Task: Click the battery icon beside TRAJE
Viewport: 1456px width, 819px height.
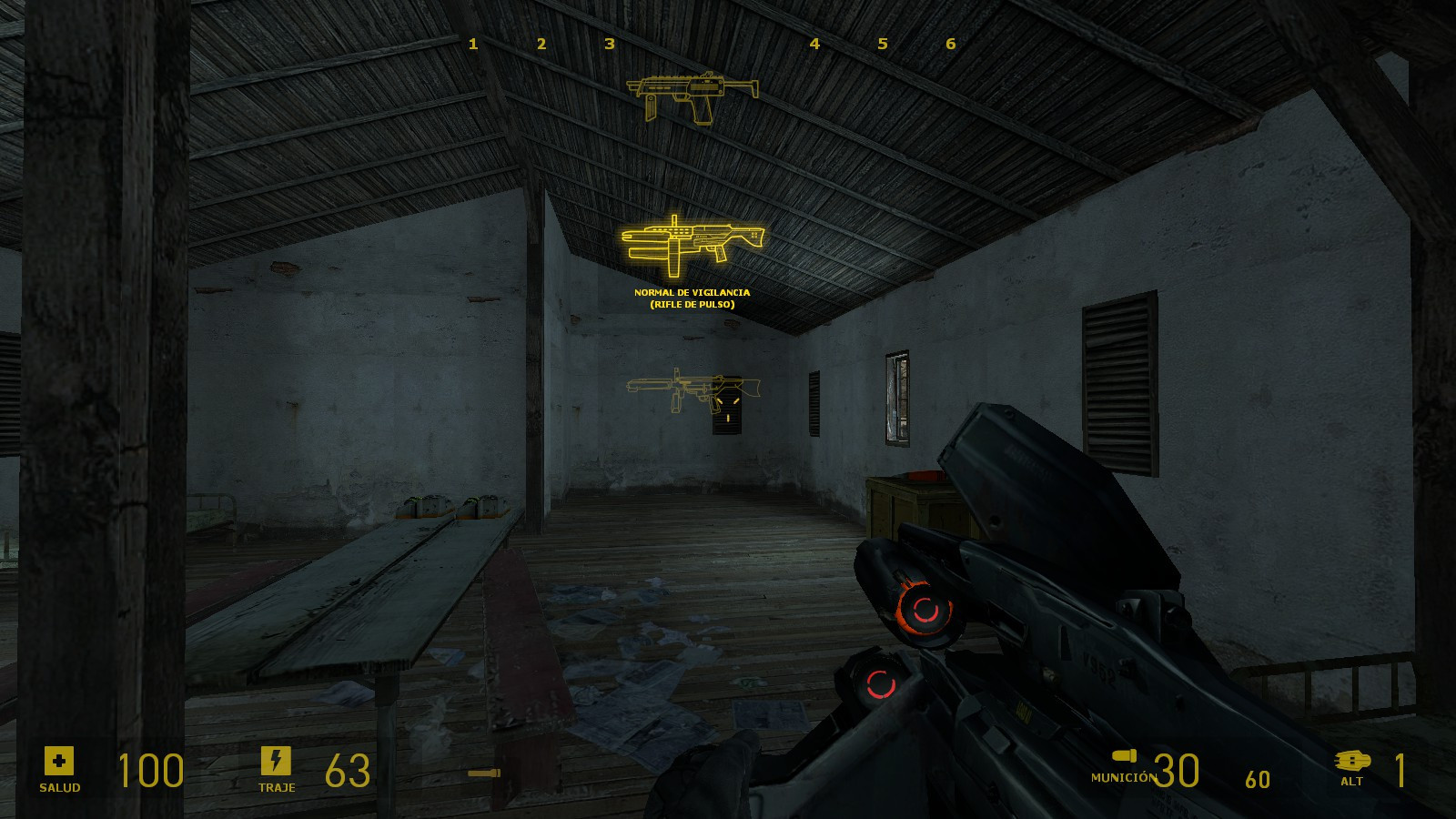Action: (277, 762)
